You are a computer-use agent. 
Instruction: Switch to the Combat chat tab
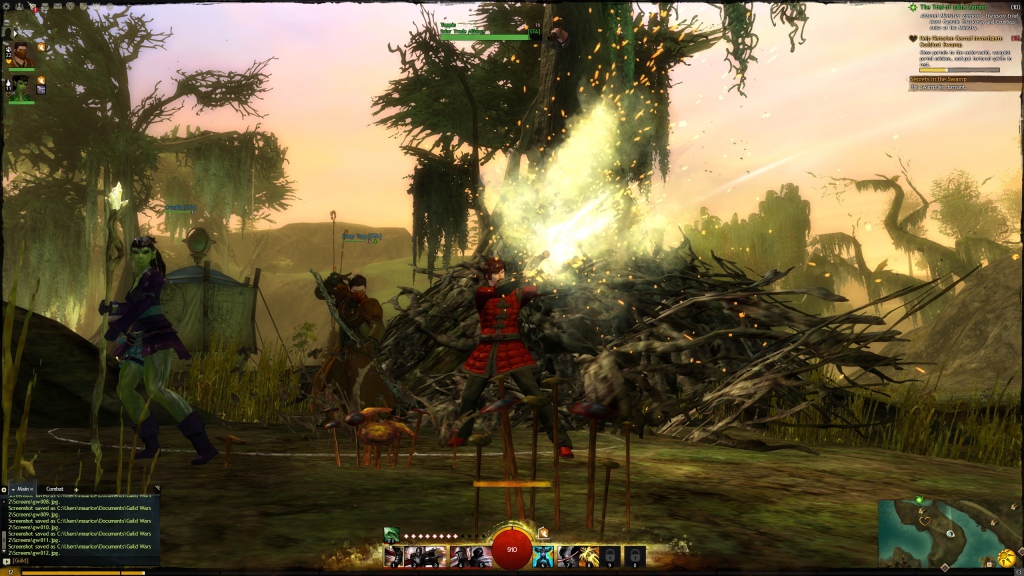(x=54, y=489)
